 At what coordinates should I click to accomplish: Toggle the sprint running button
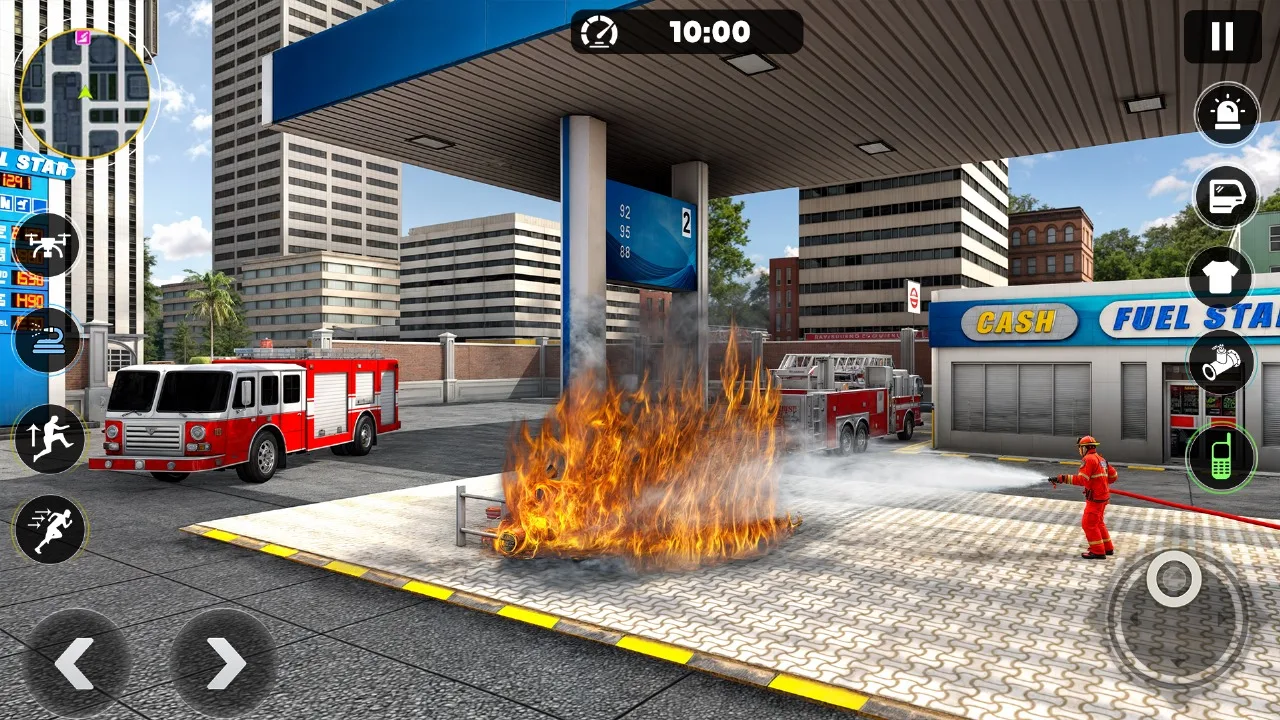[x=49, y=530]
